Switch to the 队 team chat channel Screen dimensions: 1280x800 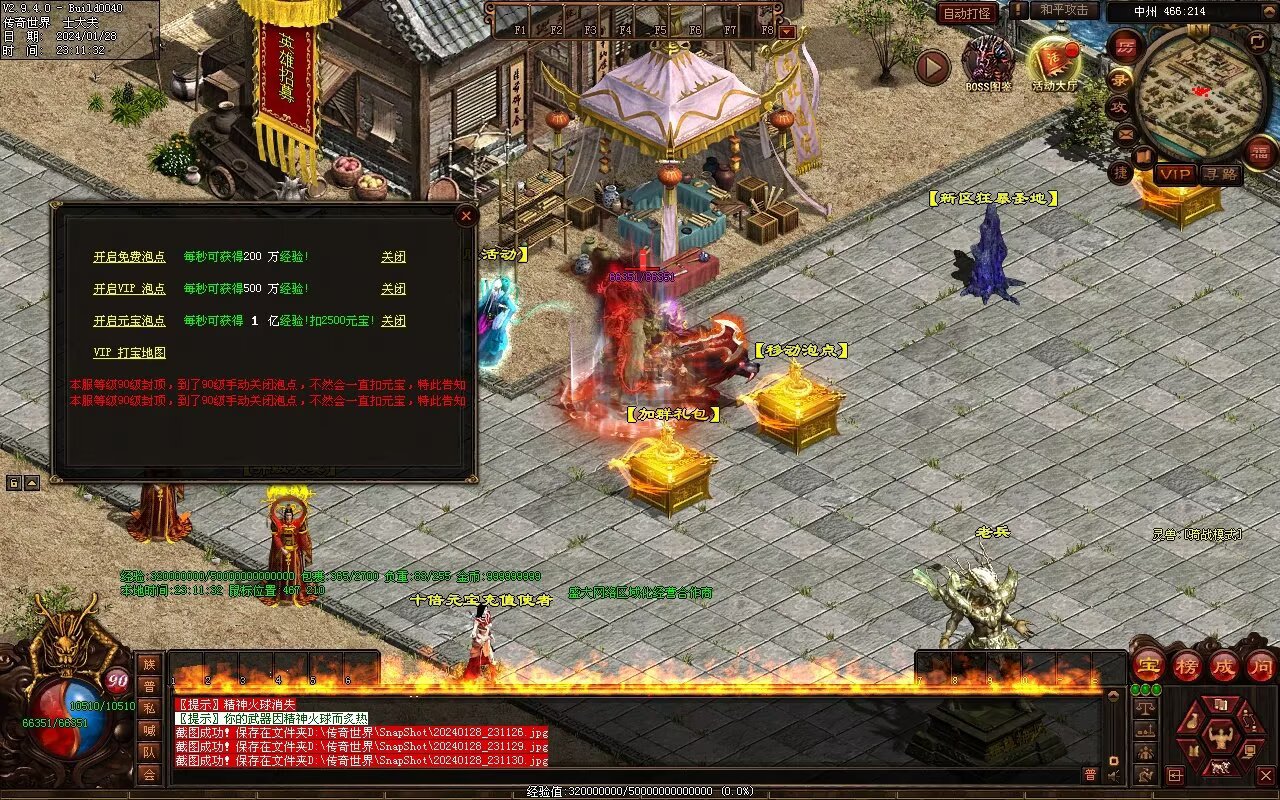149,752
